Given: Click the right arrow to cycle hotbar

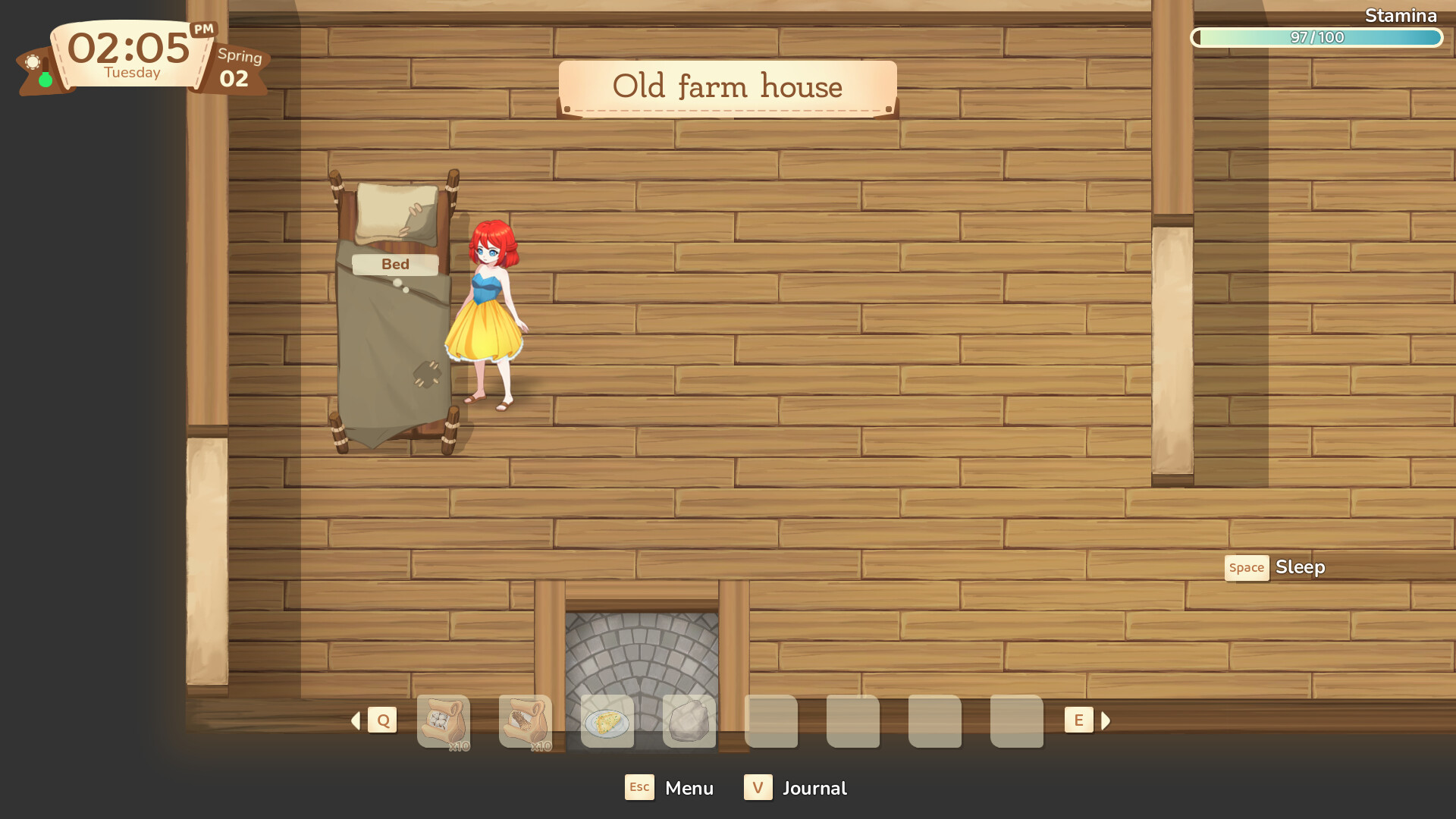Looking at the screenshot, I should pyautogui.click(x=1106, y=720).
